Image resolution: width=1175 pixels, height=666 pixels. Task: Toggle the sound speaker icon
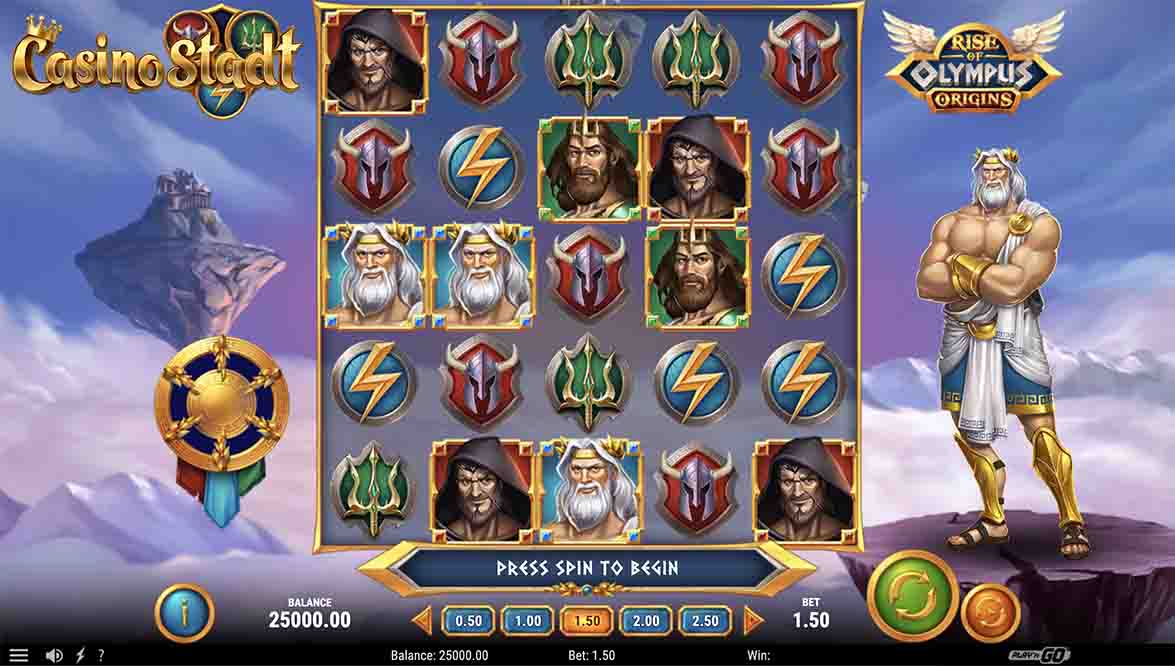pyautogui.click(x=54, y=656)
